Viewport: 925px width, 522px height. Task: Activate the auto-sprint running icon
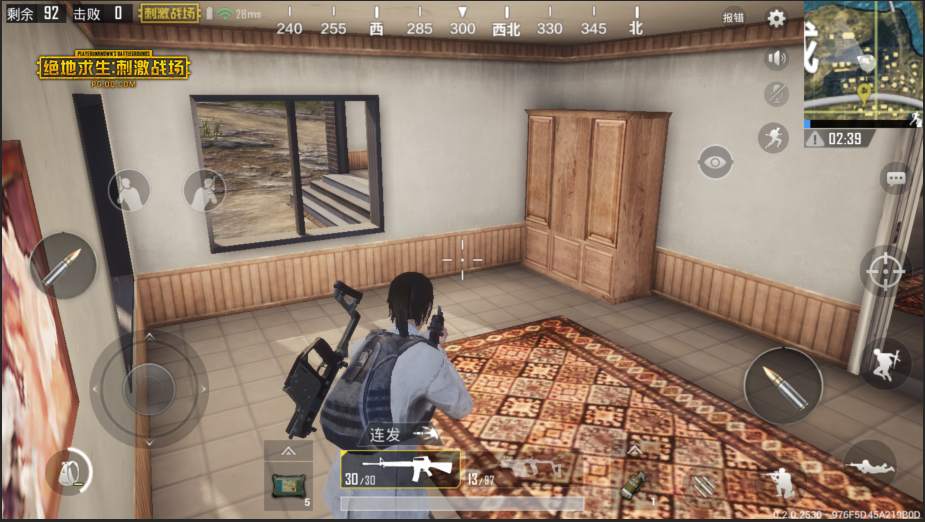click(773, 137)
